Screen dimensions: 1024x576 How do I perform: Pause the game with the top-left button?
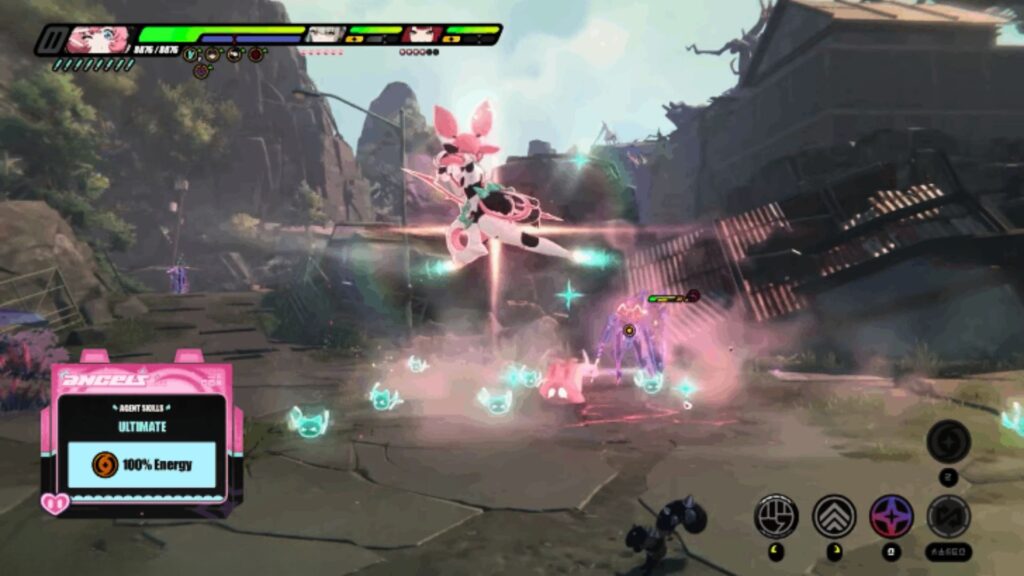coord(51,41)
